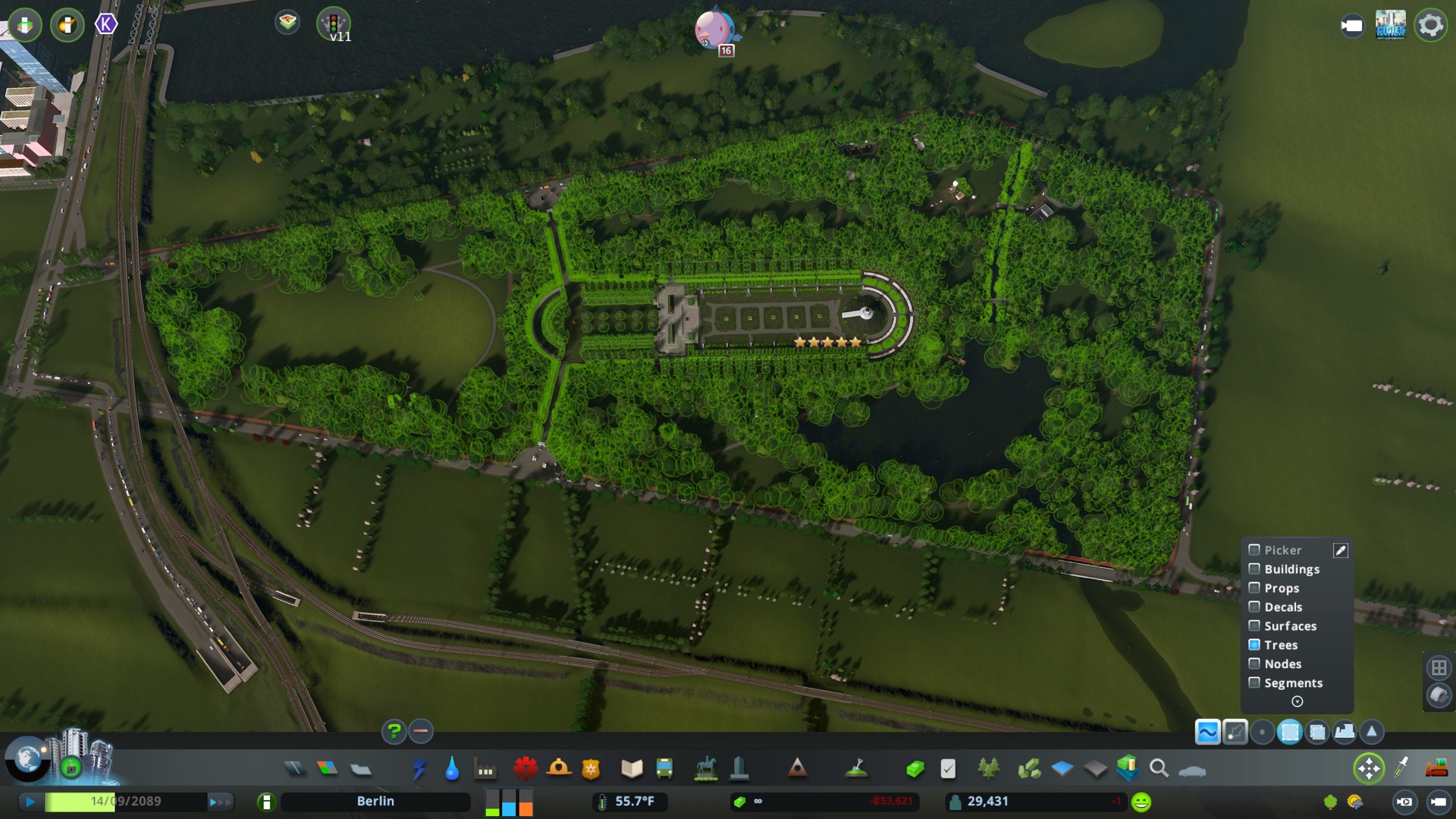1456x819 pixels.
Task: Disable the Trees filter checkbox
Action: pyautogui.click(x=1254, y=645)
